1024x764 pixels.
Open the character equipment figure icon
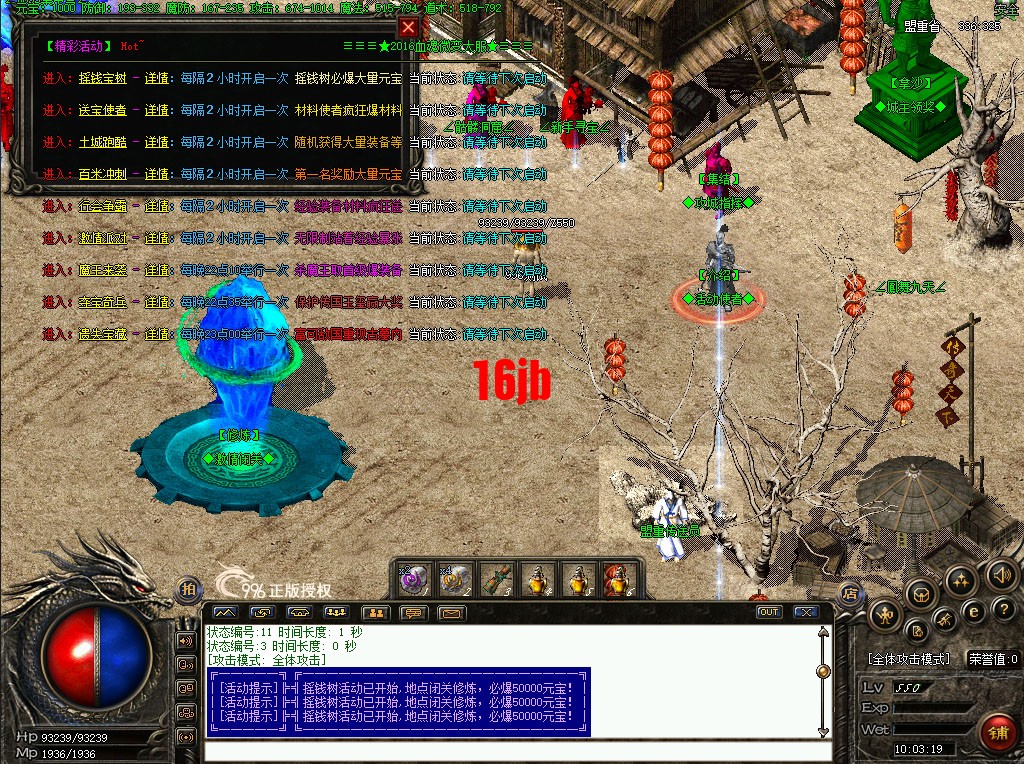(x=887, y=613)
